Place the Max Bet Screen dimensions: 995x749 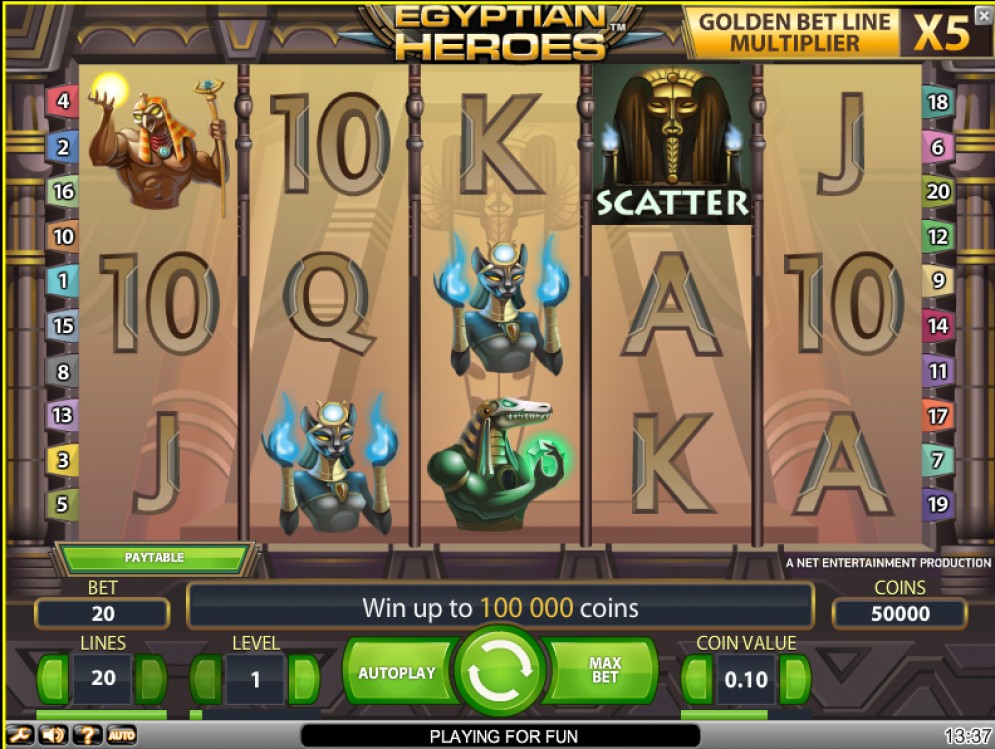605,672
